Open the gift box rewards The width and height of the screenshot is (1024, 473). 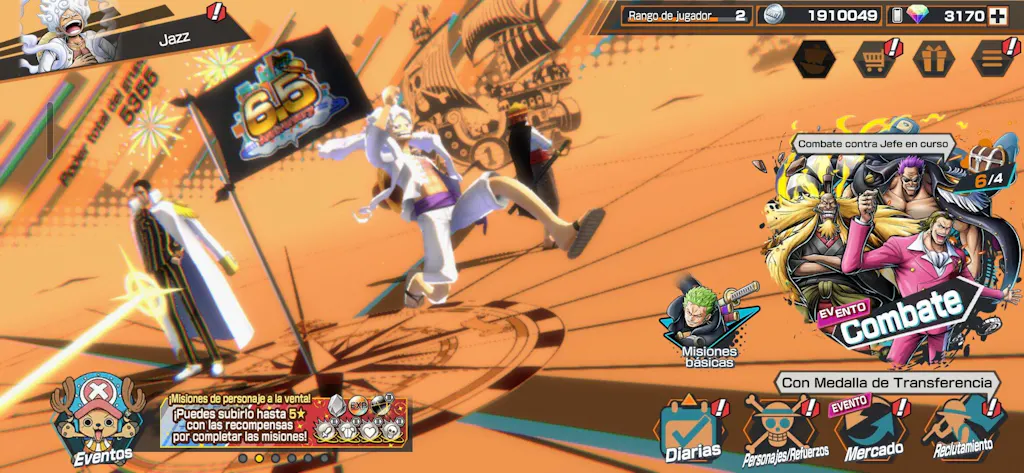(934, 59)
